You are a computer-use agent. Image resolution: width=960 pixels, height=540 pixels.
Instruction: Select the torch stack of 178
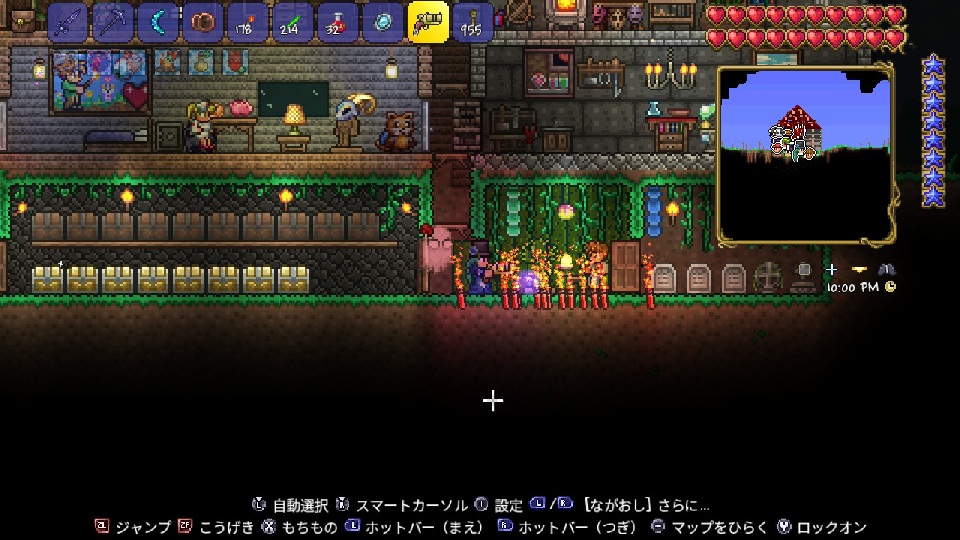247,22
